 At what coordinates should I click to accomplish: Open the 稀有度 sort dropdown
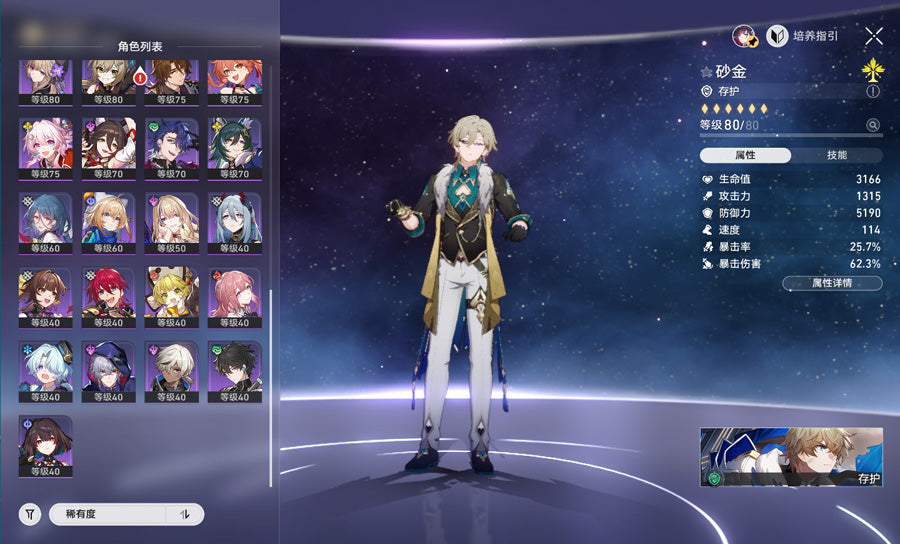point(108,514)
